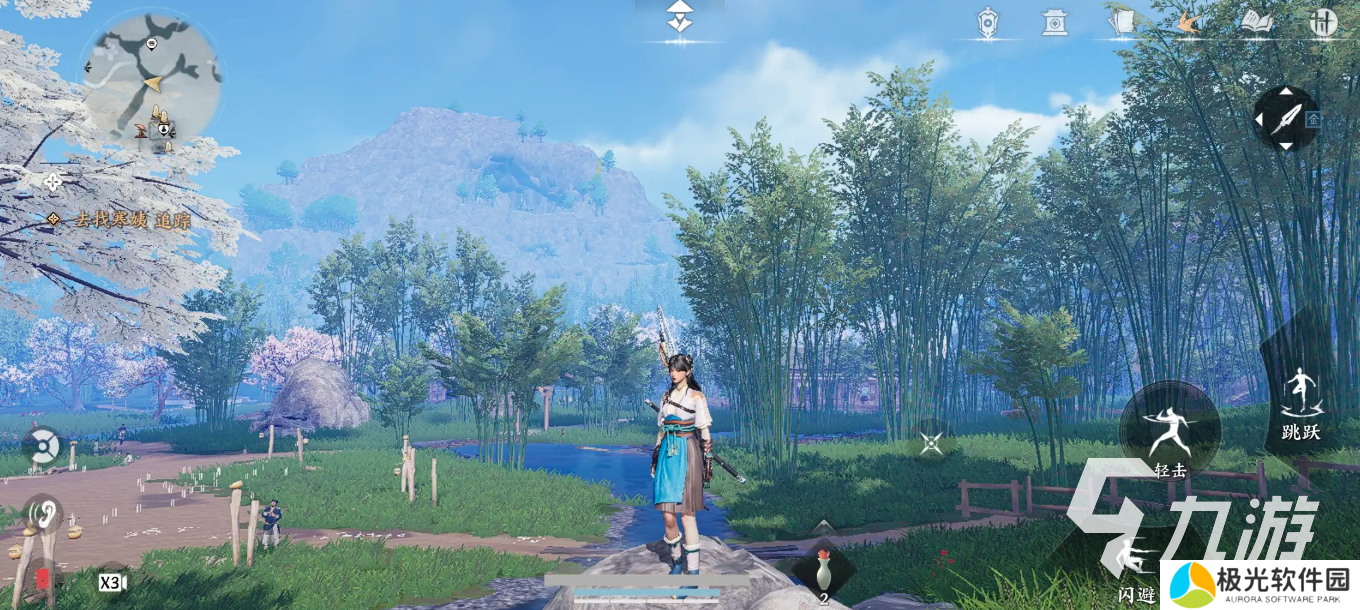
Task: Use the white vase potion slot
Action: pyautogui.click(x=823, y=572)
